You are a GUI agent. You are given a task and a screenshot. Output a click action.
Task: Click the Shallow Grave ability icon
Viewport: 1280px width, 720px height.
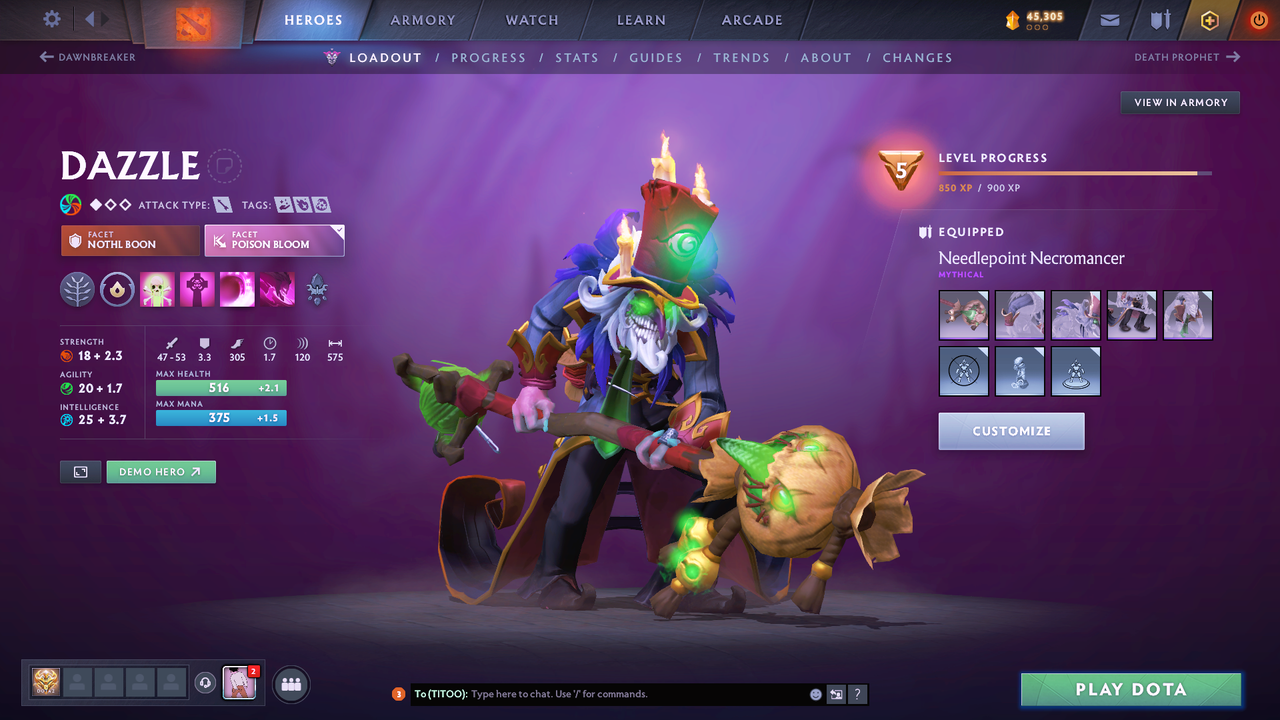click(197, 288)
